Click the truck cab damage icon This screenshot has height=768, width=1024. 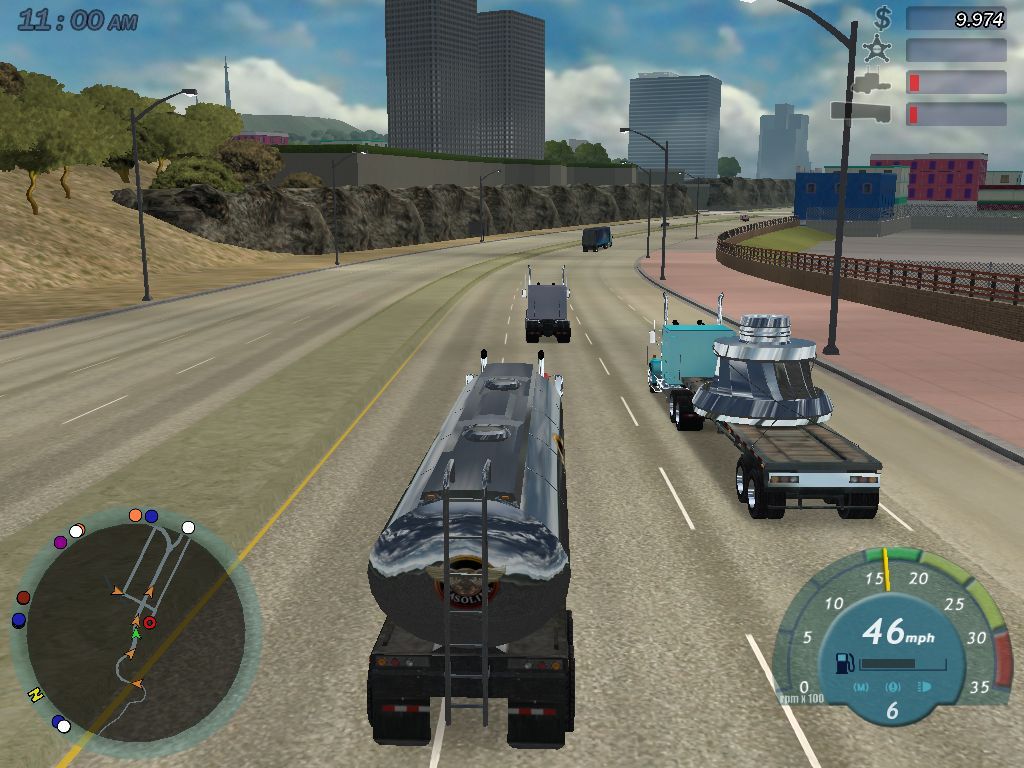(874, 81)
